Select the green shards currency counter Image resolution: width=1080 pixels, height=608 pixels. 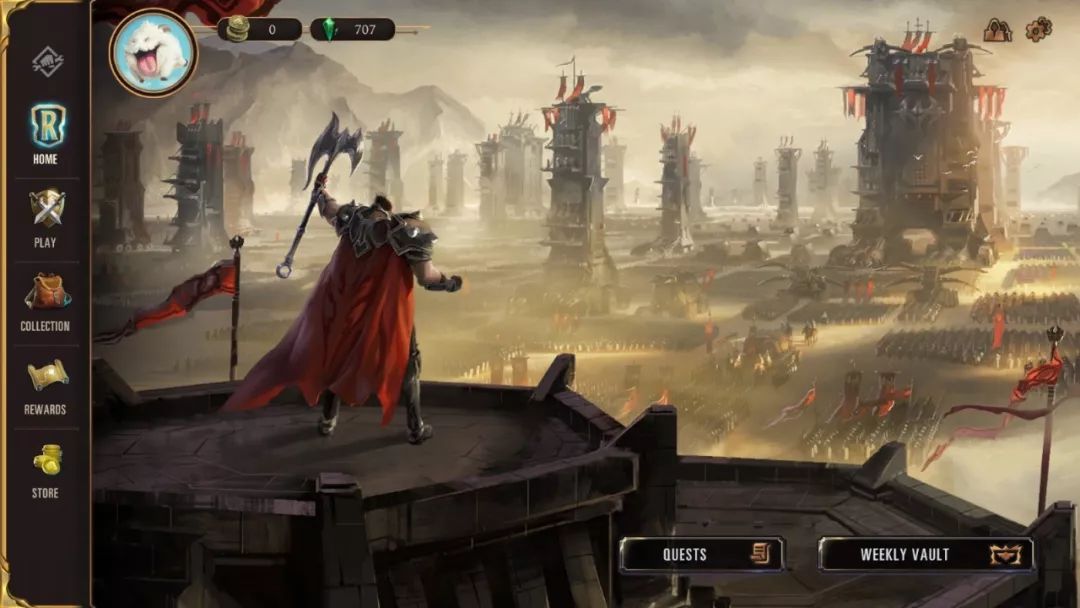(352, 29)
